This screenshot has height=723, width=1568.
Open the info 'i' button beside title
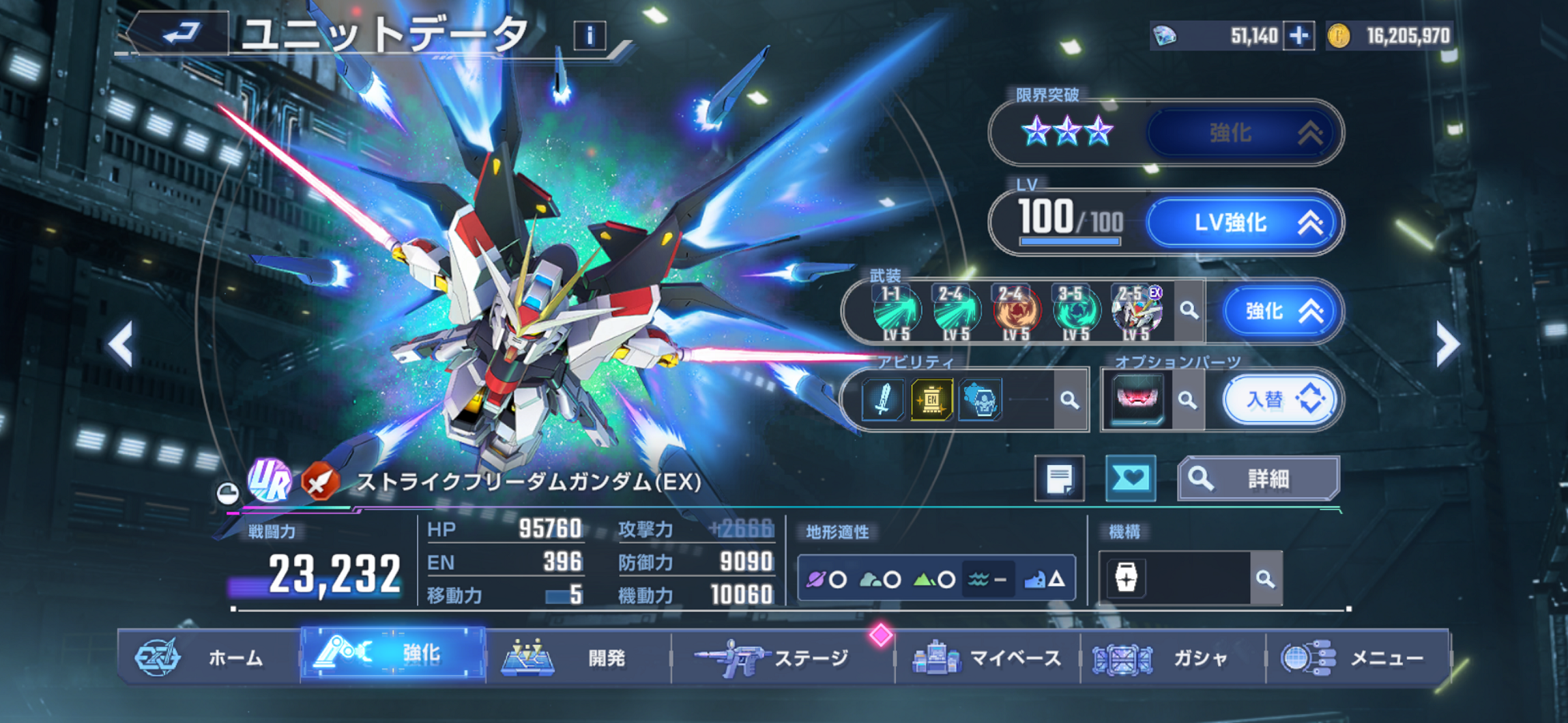[x=589, y=36]
